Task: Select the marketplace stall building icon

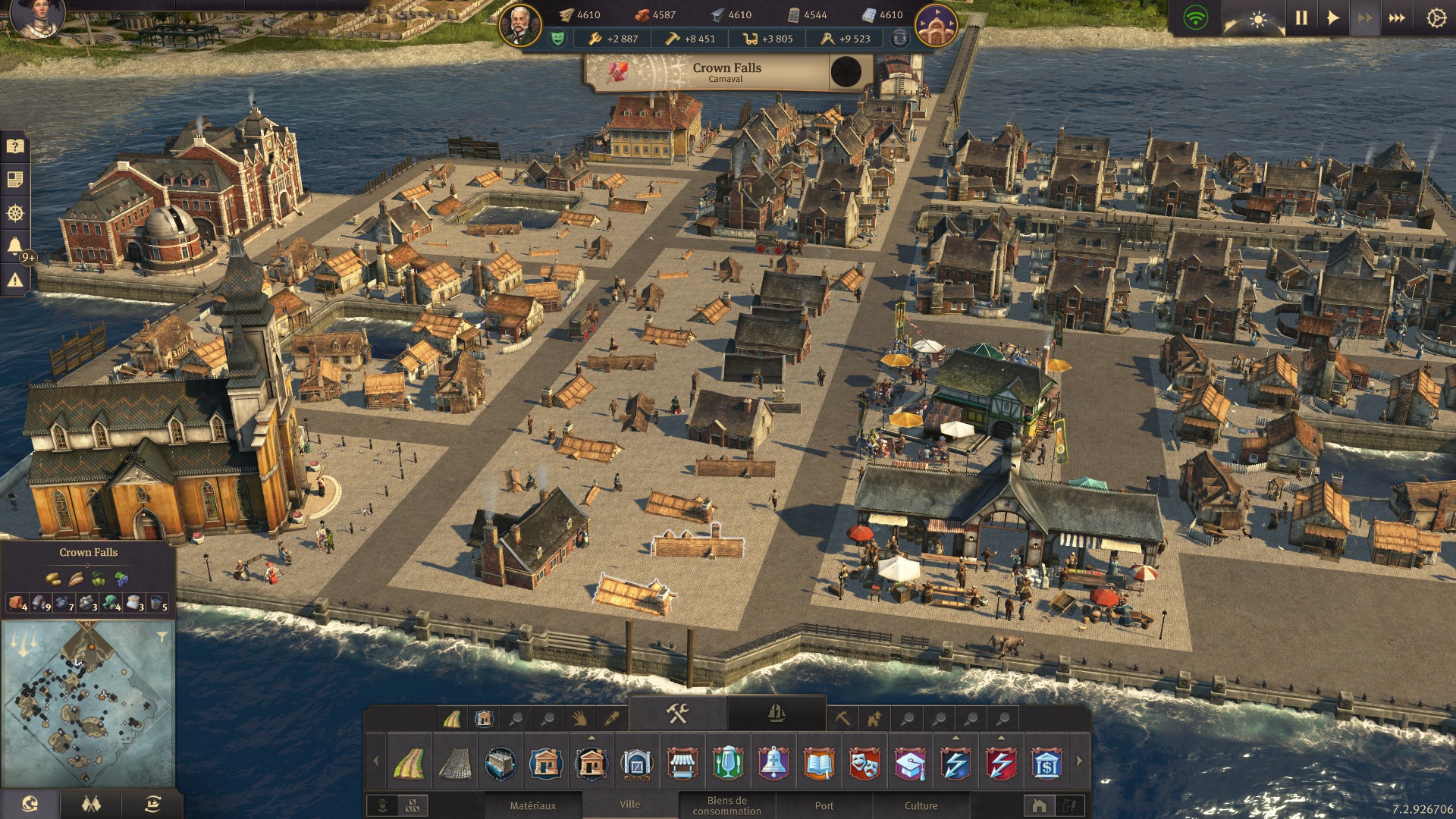Action: [x=682, y=764]
